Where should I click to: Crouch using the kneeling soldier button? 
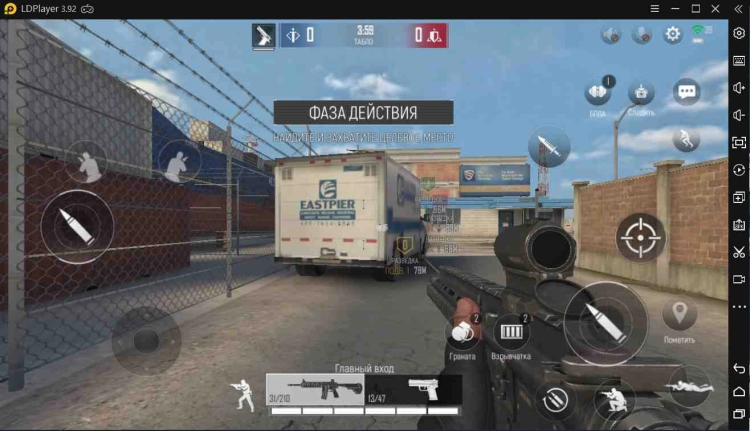pyautogui.click(x=614, y=400)
